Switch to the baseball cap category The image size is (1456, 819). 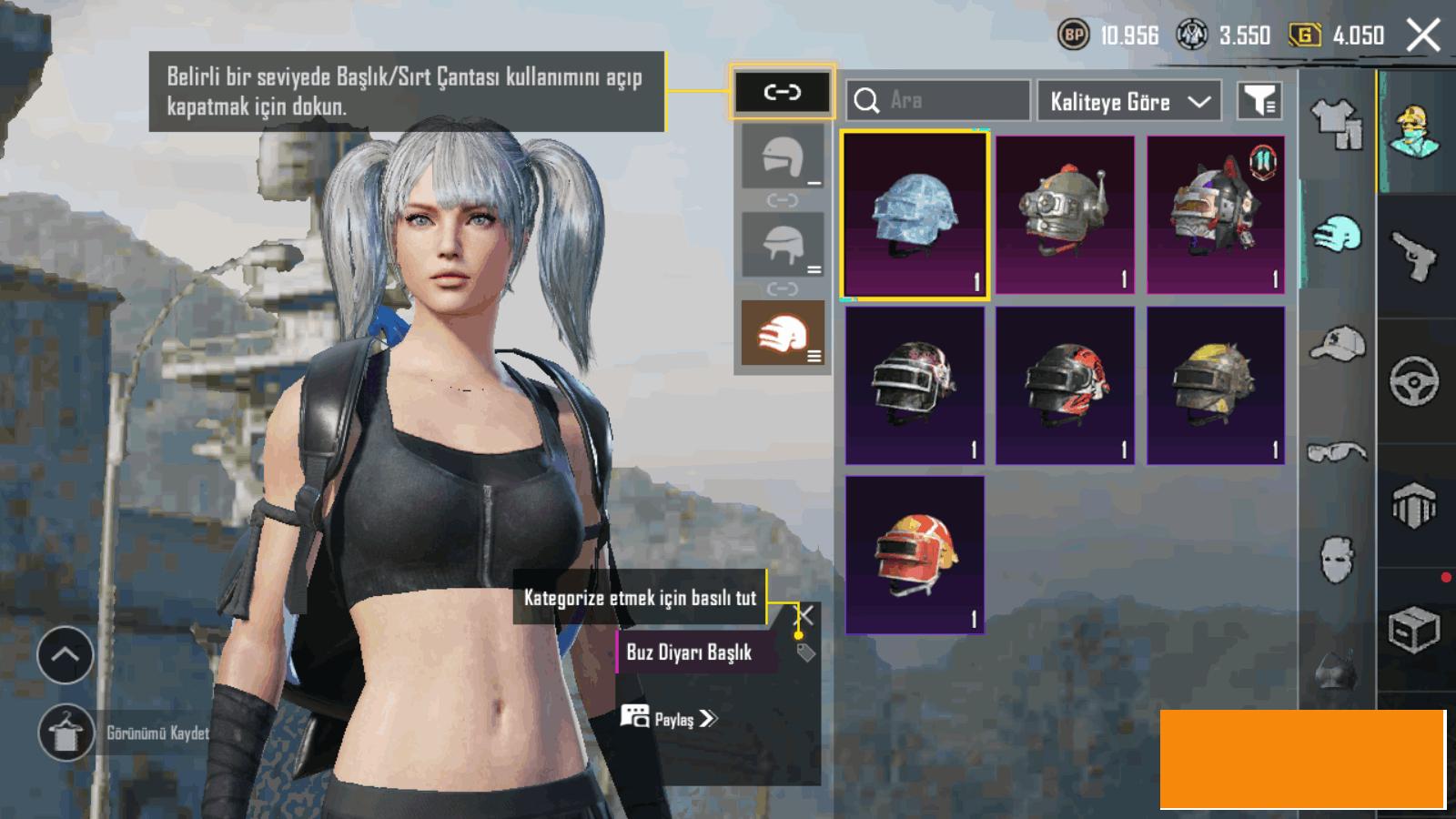1337,344
